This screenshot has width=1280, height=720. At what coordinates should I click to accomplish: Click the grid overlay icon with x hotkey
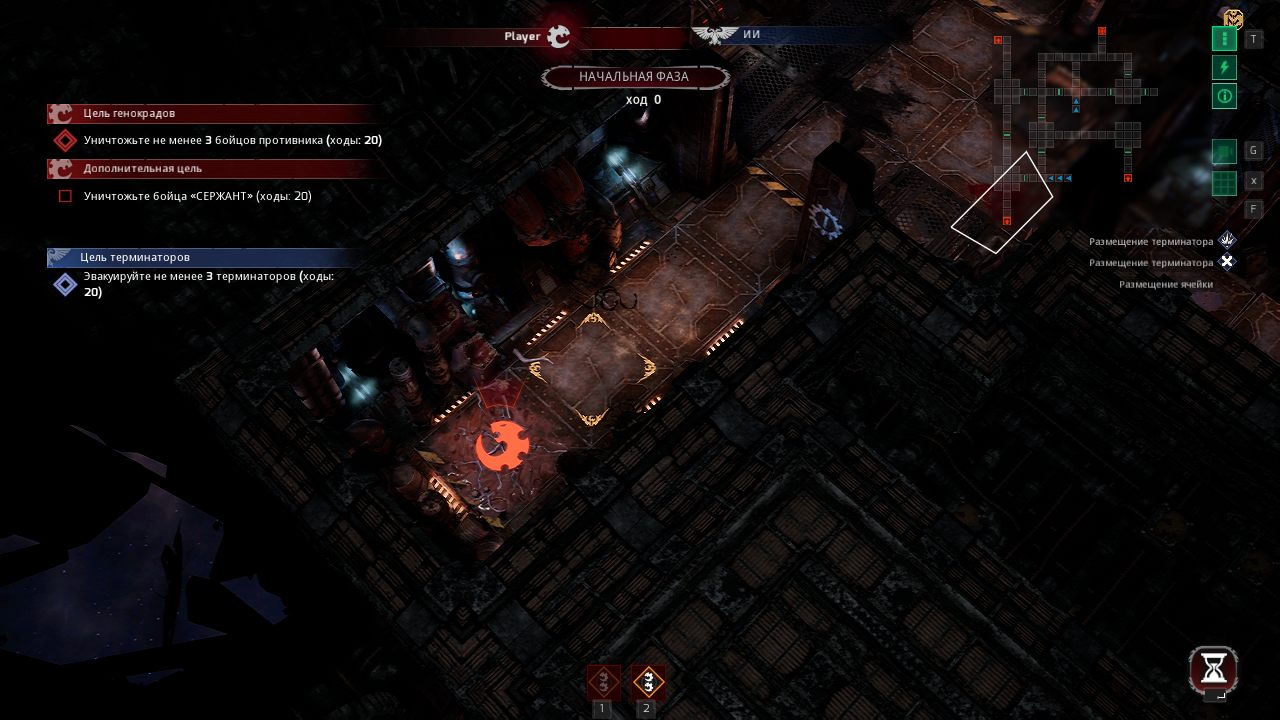(1224, 181)
